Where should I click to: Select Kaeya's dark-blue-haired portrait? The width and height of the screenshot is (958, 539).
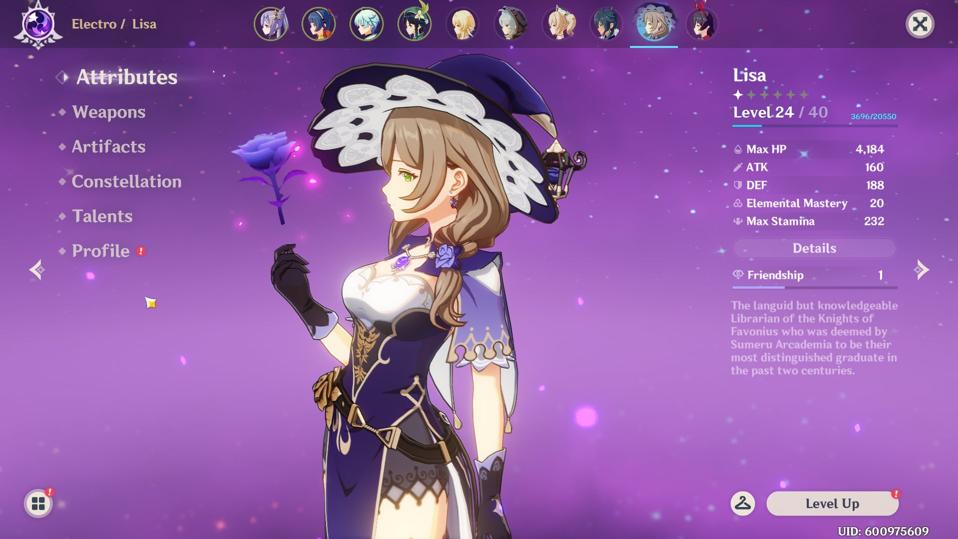pyautogui.click(x=606, y=24)
